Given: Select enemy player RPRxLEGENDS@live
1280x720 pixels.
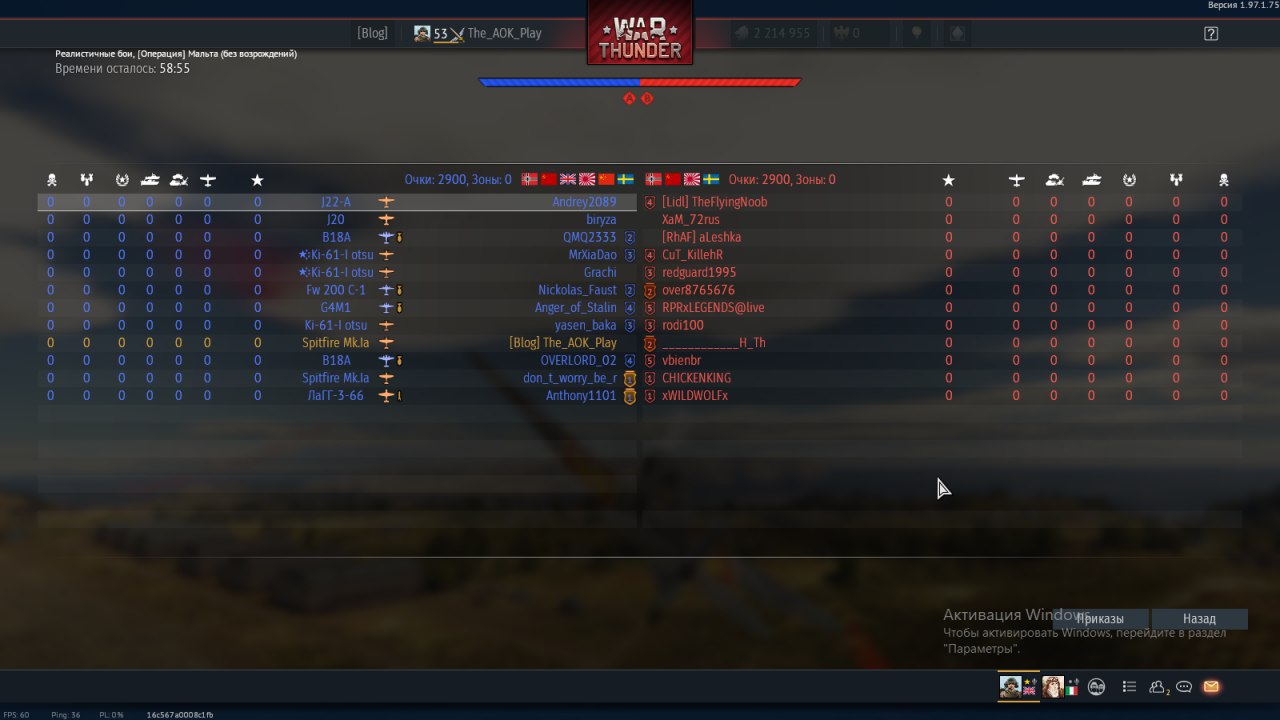Looking at the screenshot, I should pos(712,308).
